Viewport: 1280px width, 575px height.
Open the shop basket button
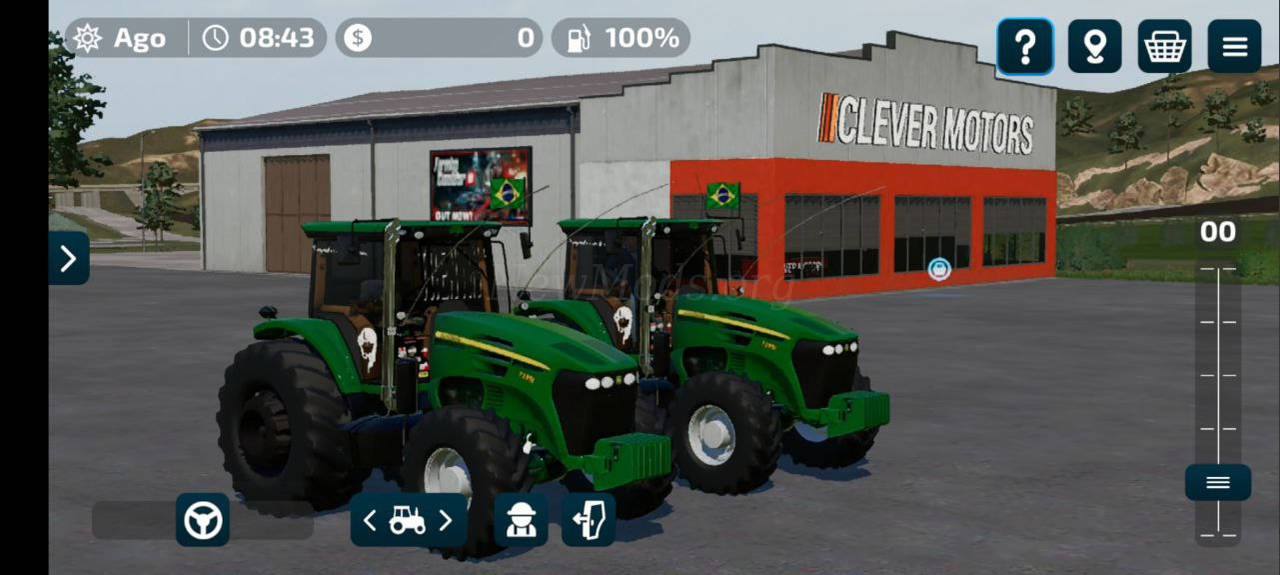tap(1164, 46)
